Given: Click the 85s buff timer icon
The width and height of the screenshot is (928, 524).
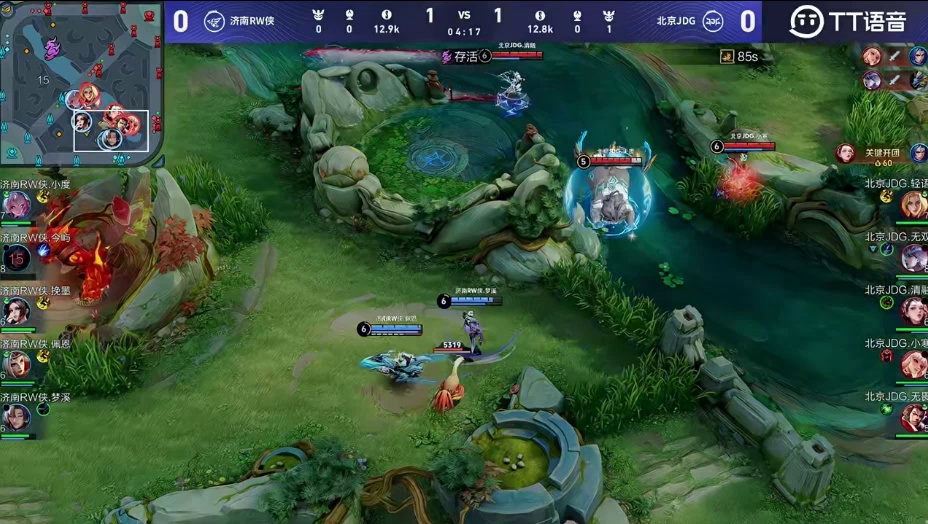Looking at the screenshot, I should coord(727,57).
